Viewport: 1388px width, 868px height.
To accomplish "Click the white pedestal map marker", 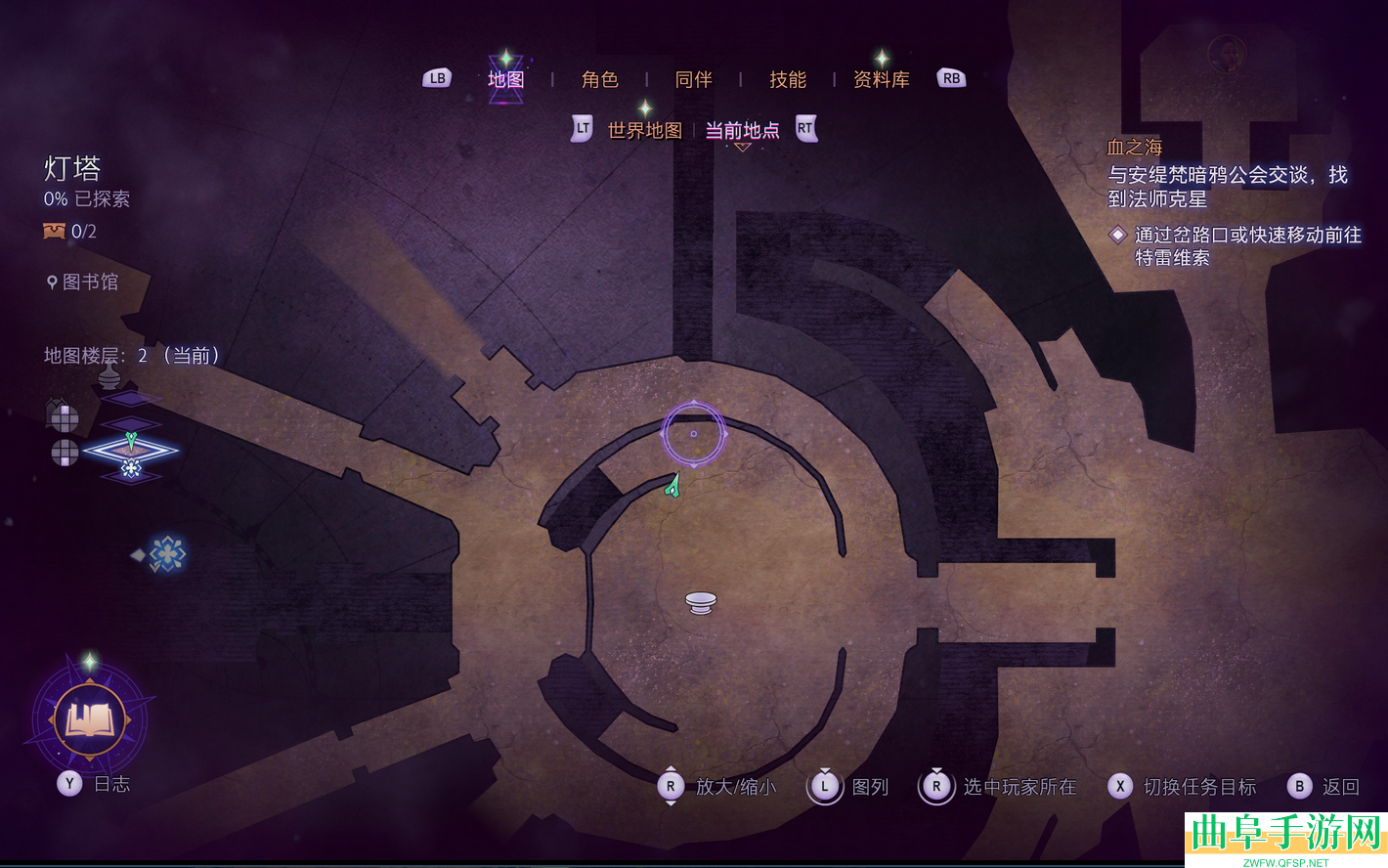I will coord(700,602).
